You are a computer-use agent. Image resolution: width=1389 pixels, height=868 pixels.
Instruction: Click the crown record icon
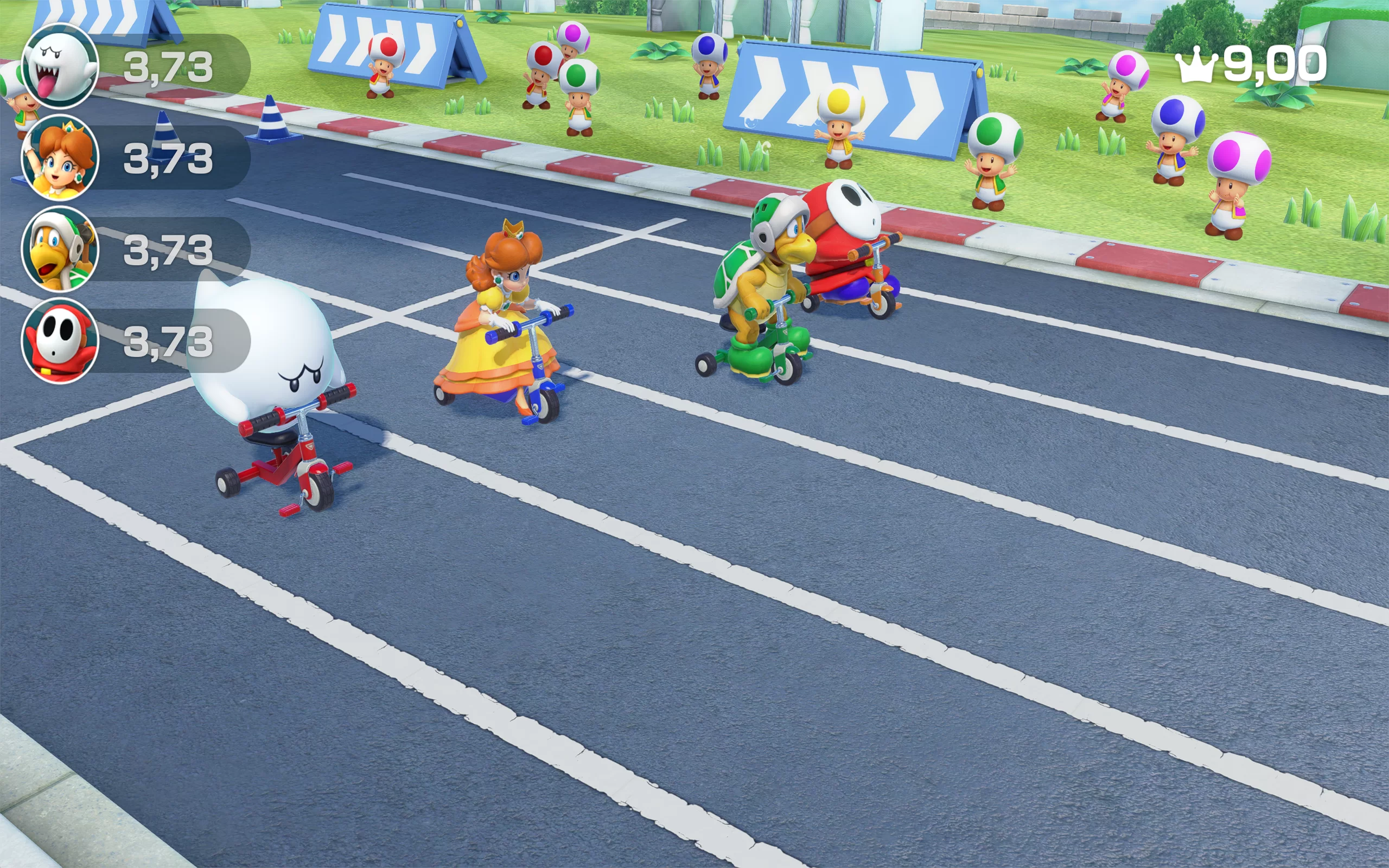pos(1196,66)
